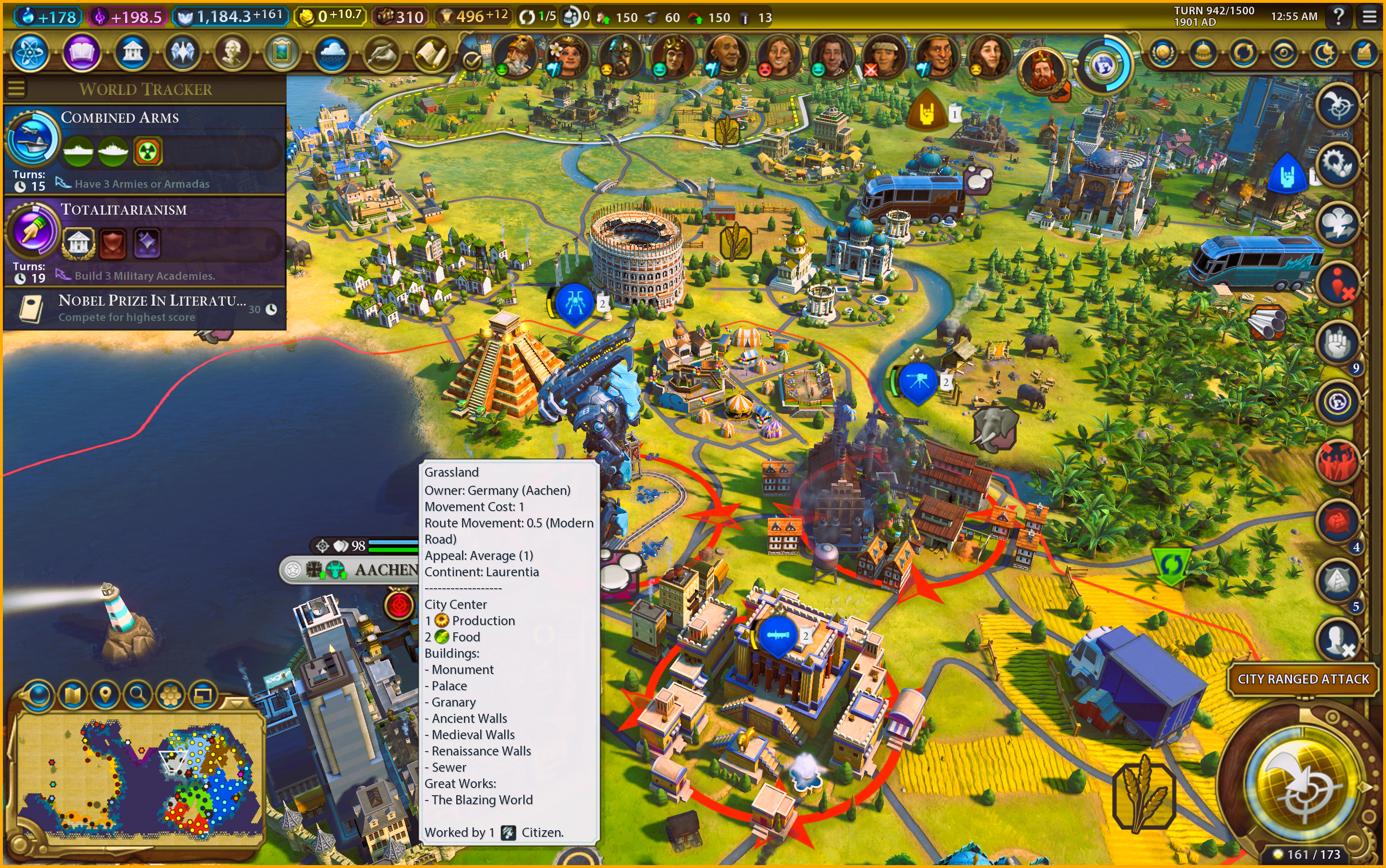Open the game menu hamburger button

pos(1369,17)
